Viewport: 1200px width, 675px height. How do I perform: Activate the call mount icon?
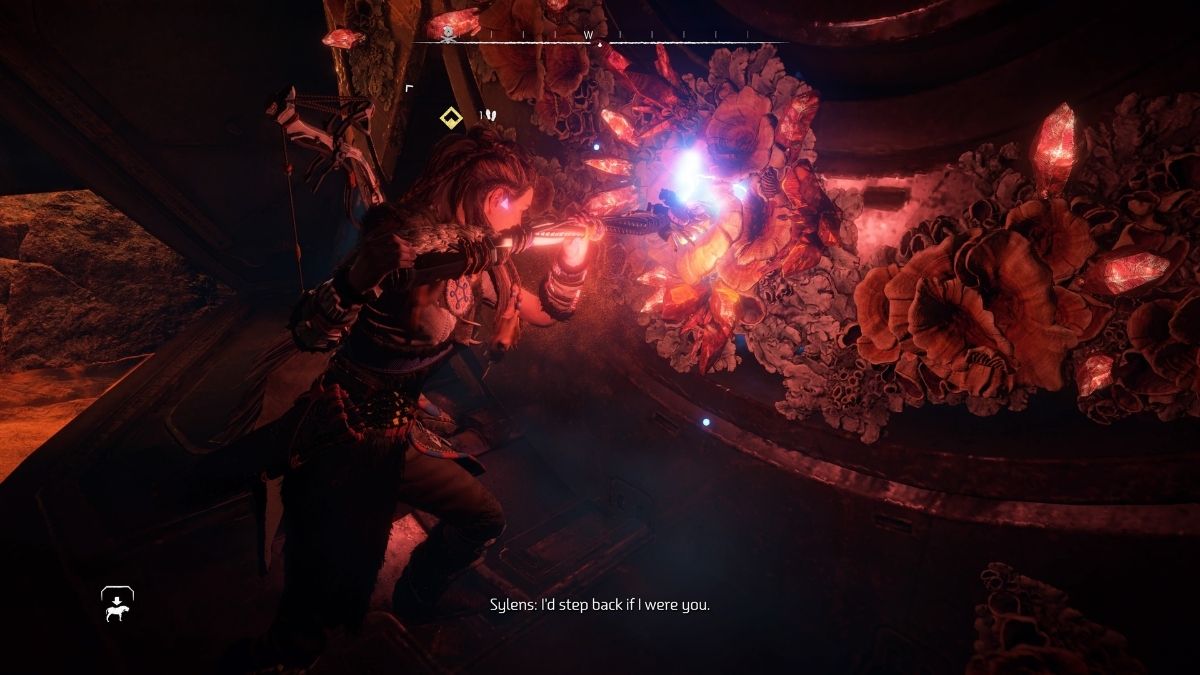(117, 604)
